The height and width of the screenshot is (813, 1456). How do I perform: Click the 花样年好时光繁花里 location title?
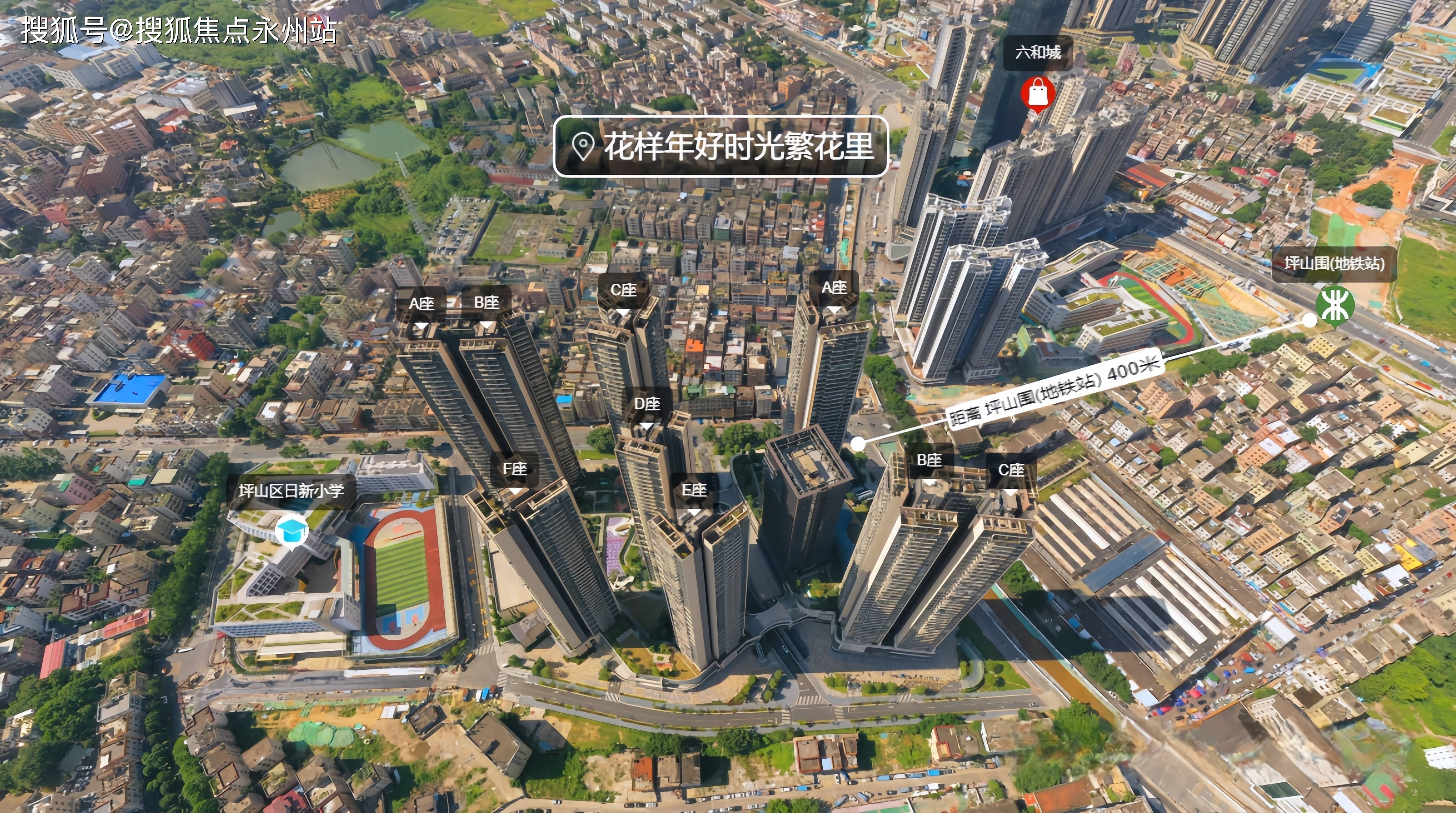coord(721,146)
